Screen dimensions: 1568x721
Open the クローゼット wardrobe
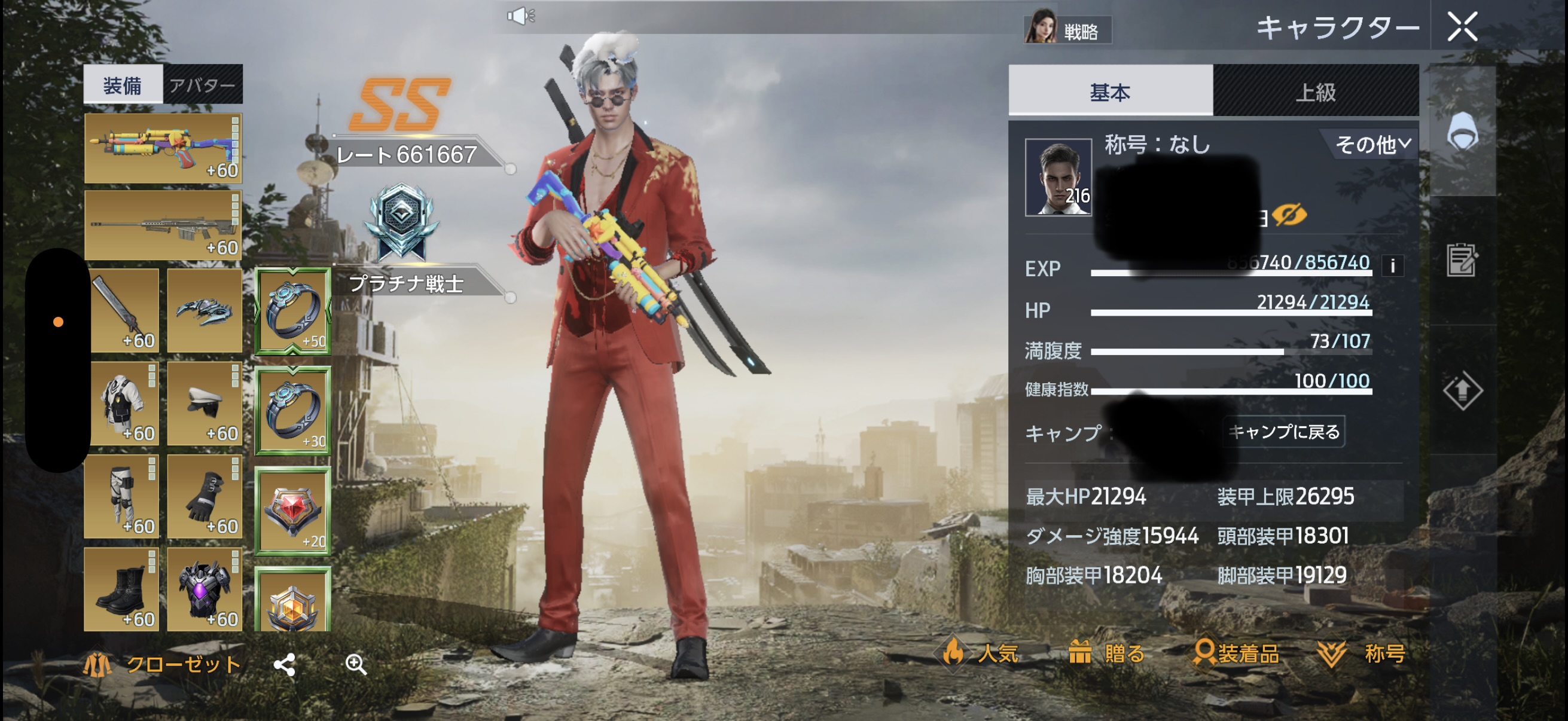click(163, 664)
